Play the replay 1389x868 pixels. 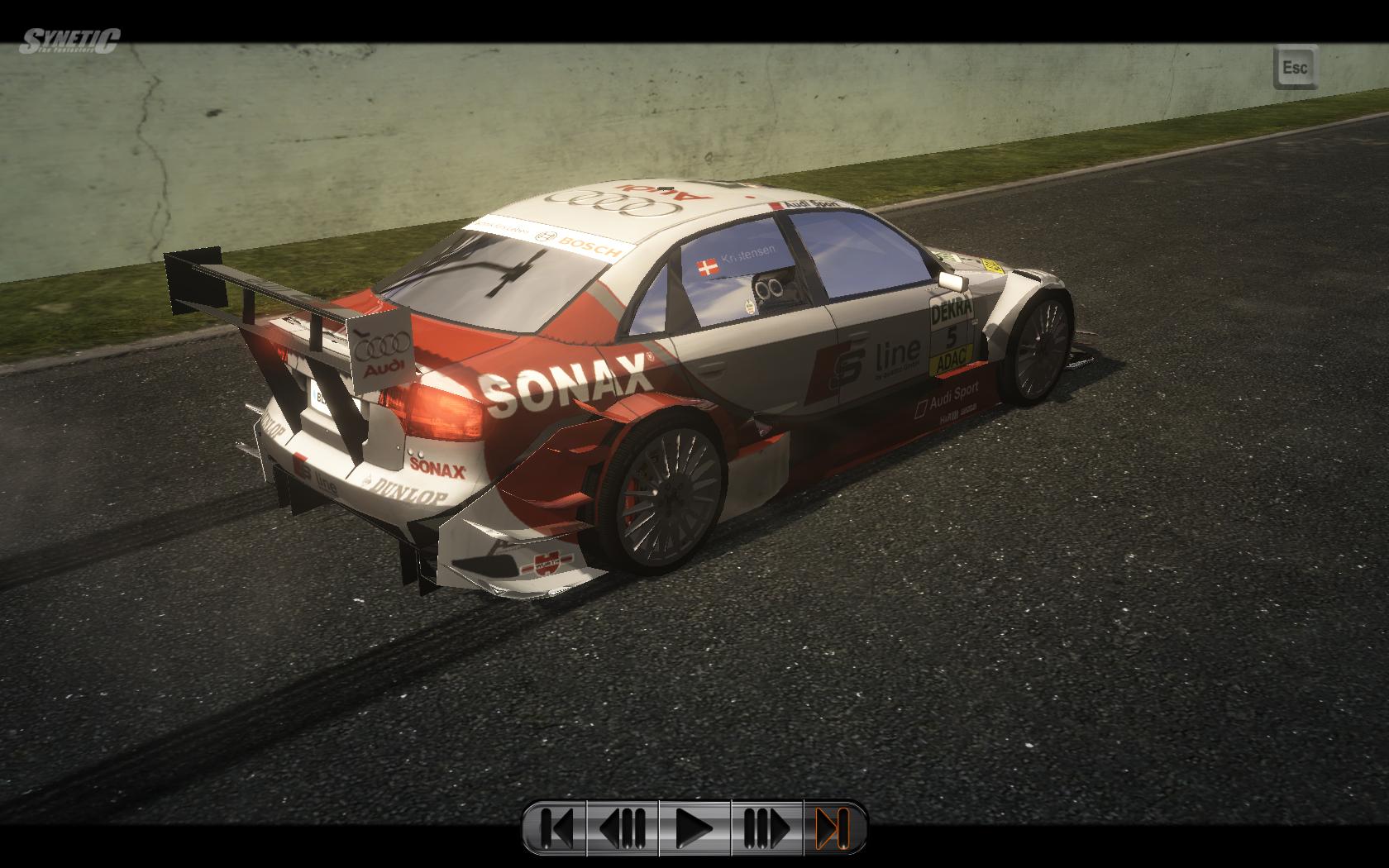pyautogui.click(x=694, y=827)
